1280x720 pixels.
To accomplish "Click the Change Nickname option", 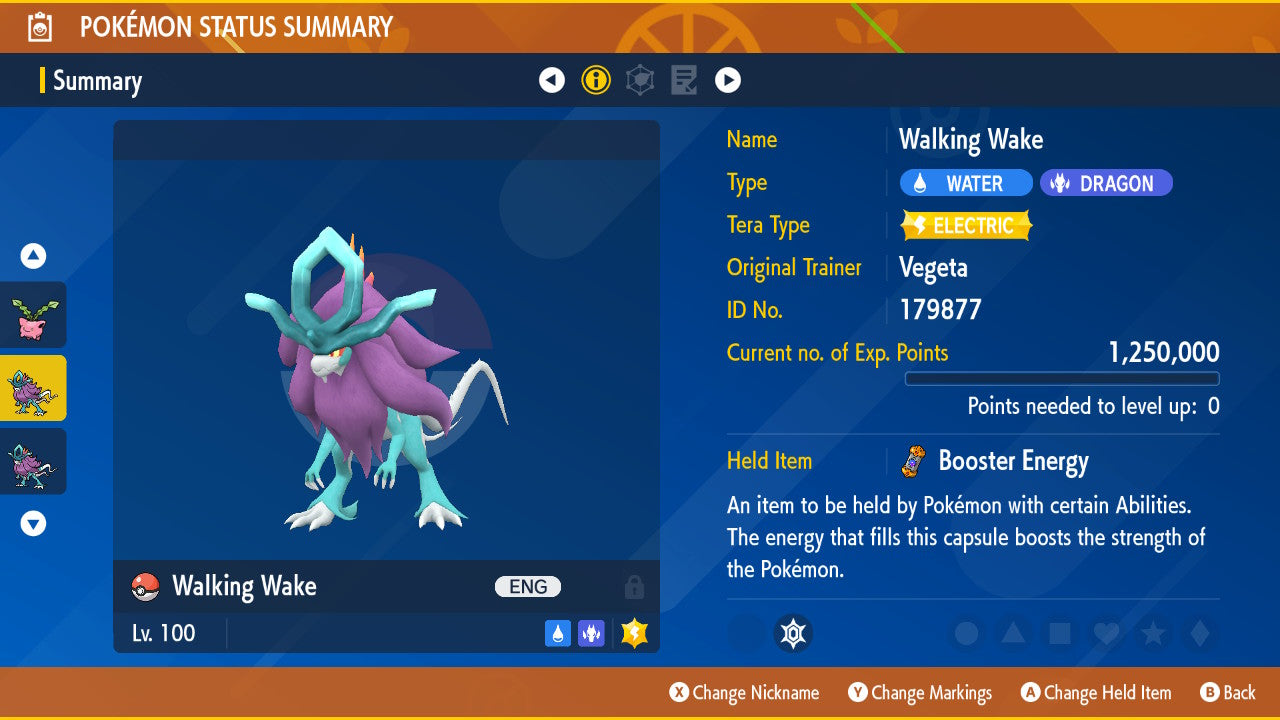I will click(744, 693).
